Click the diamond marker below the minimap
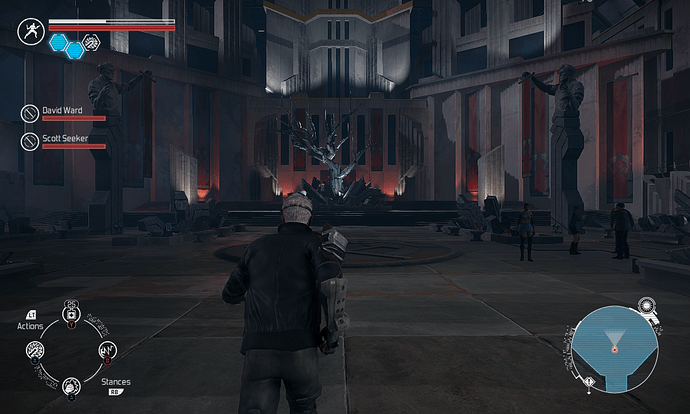 591,382
